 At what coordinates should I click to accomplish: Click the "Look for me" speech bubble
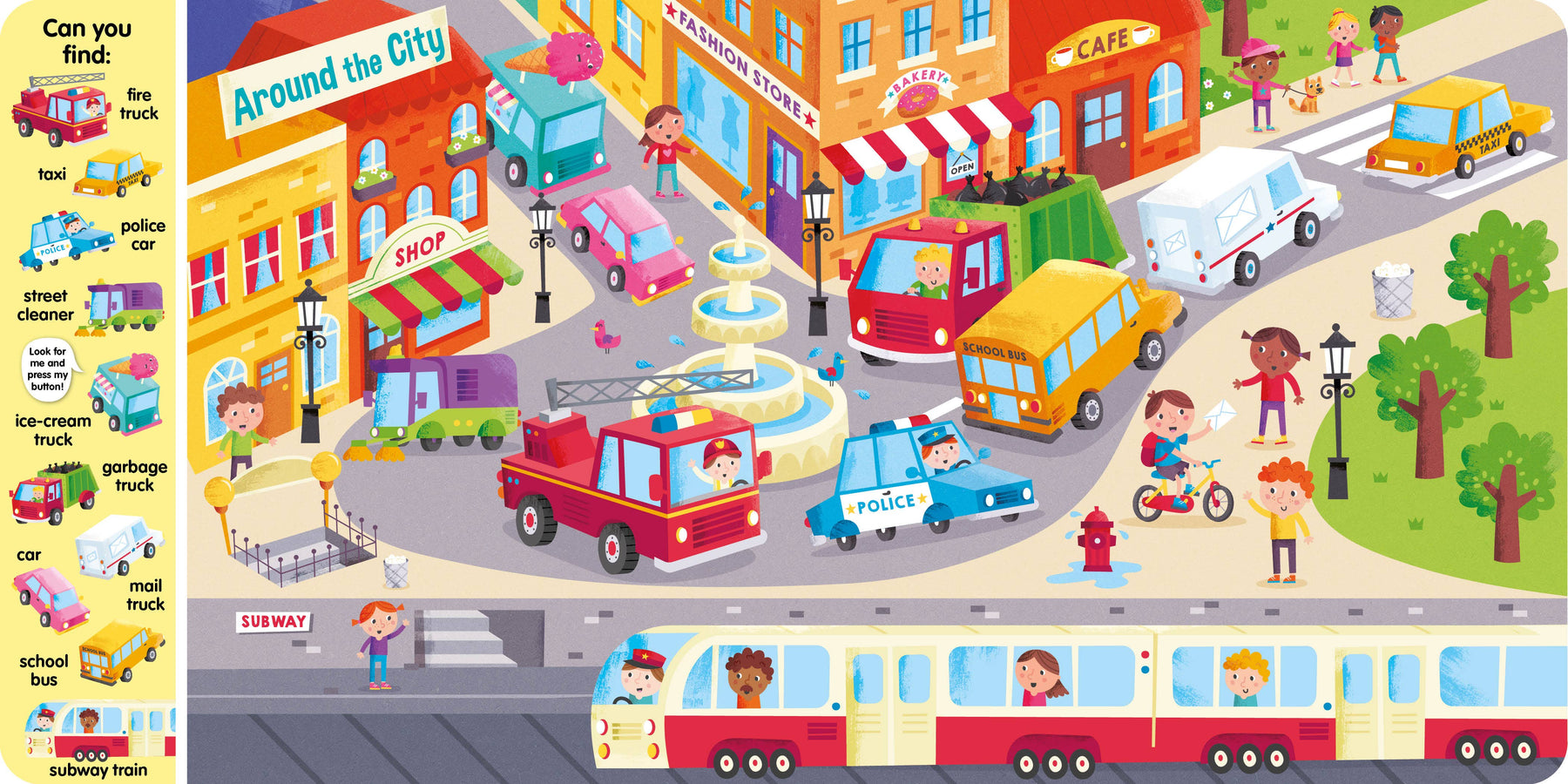(48, 369)
